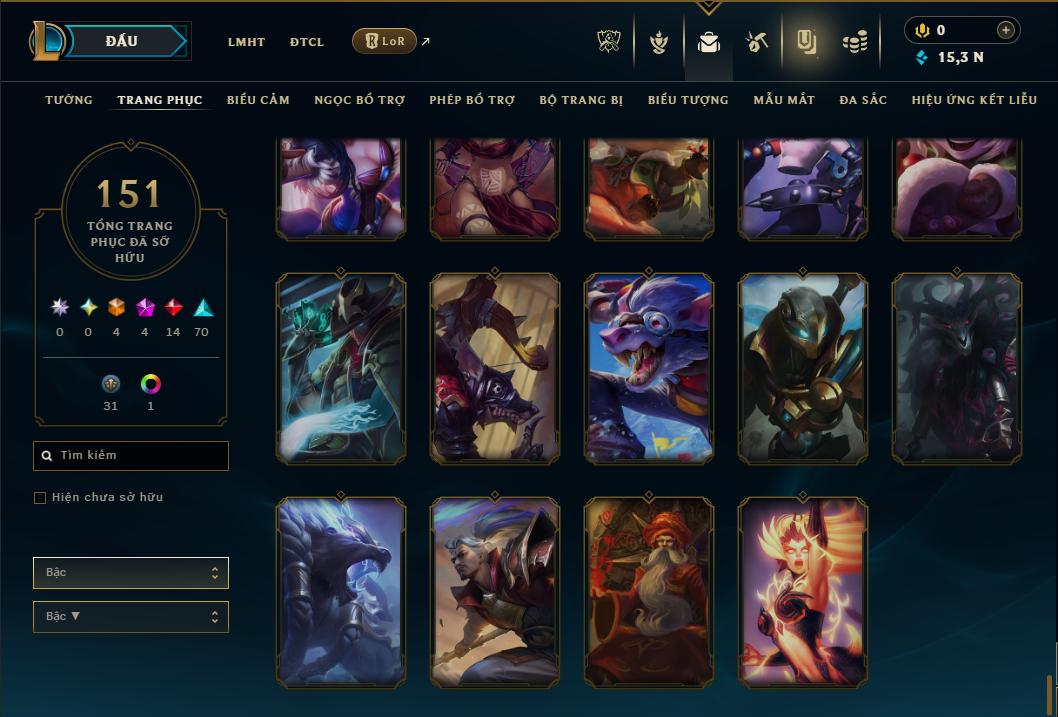Toggle the Hiện chưa sở hữu checkbox
Image resolution: width=1058 pixels, height=717 pixels.
click(x=40, y=498)
